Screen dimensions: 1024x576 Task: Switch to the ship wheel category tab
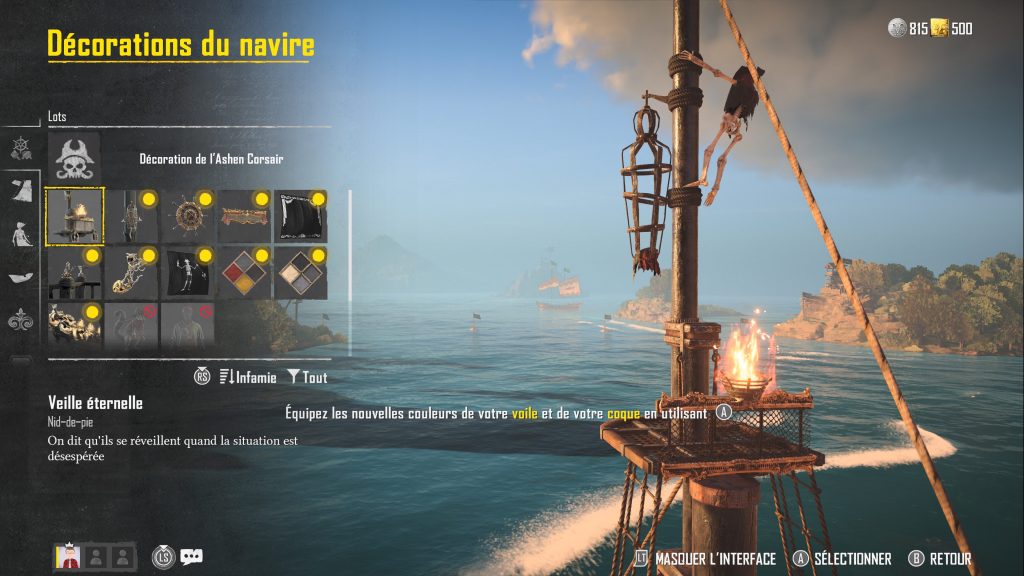tap(20, 149)
